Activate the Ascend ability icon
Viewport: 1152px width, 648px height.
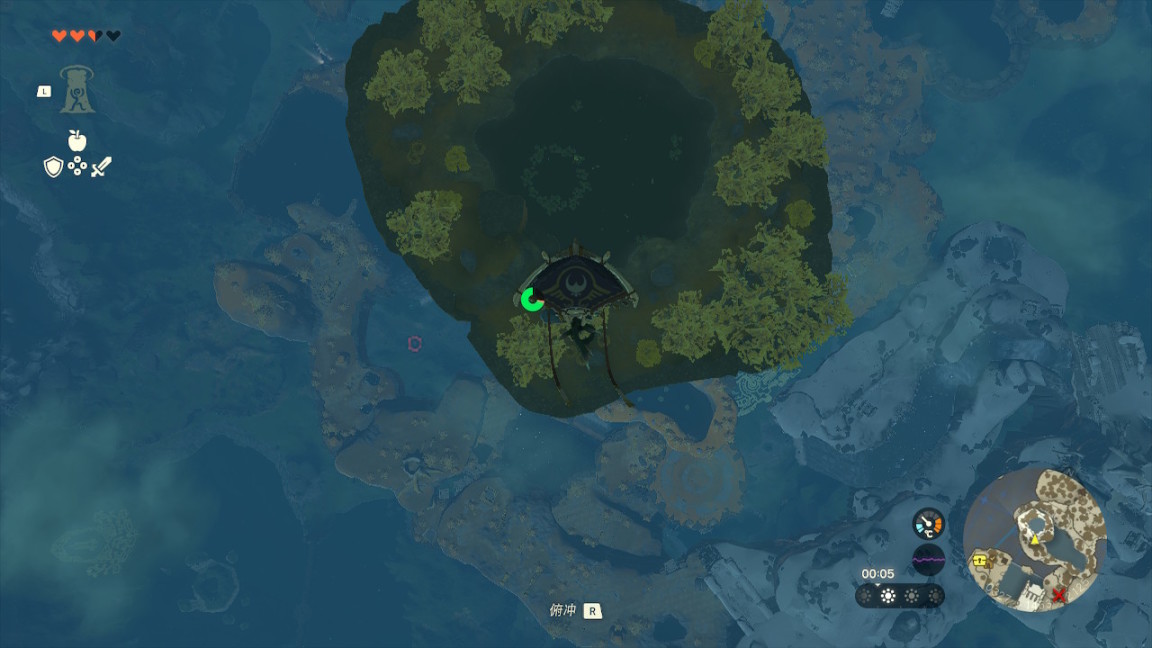77,90
